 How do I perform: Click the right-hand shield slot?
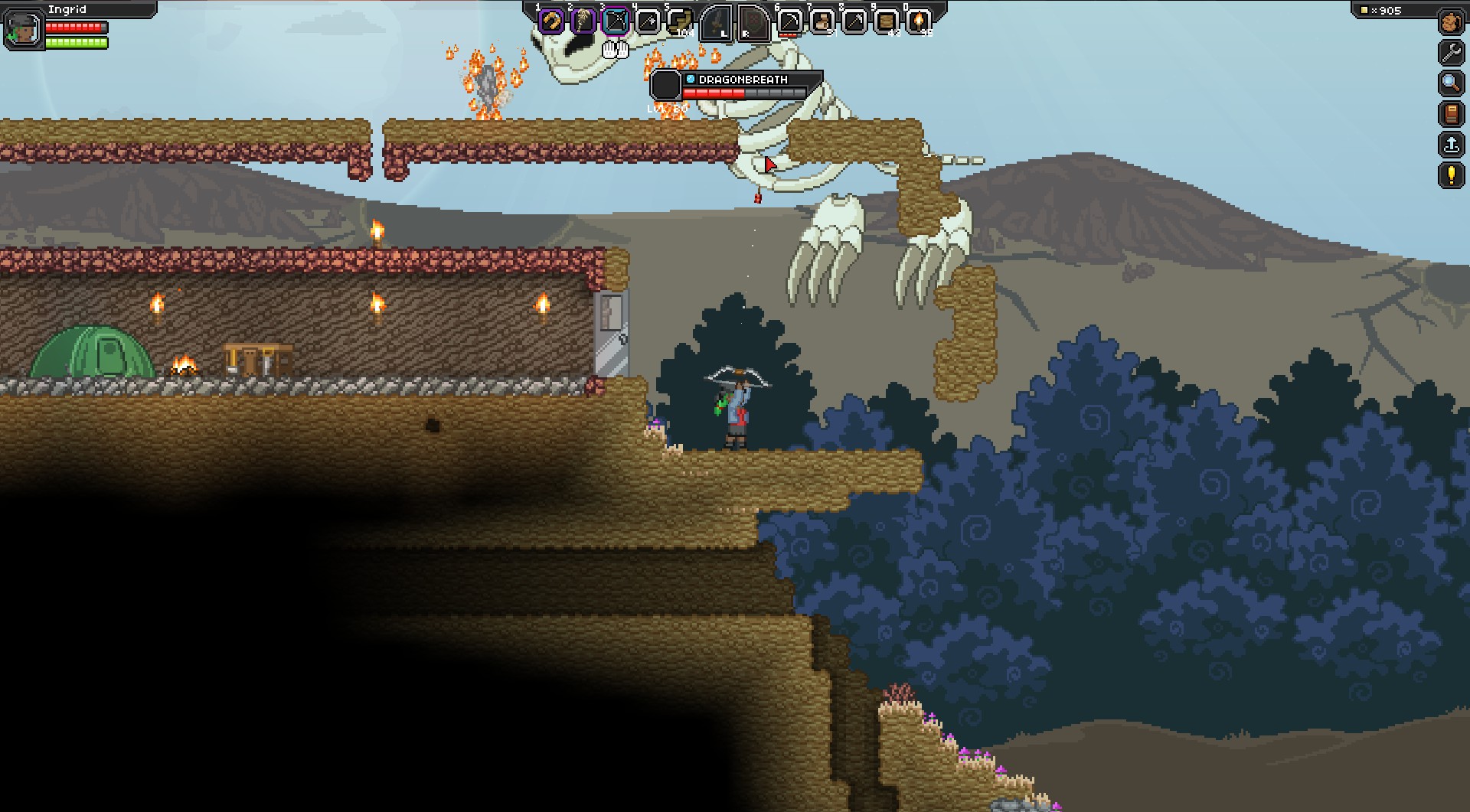753,22
